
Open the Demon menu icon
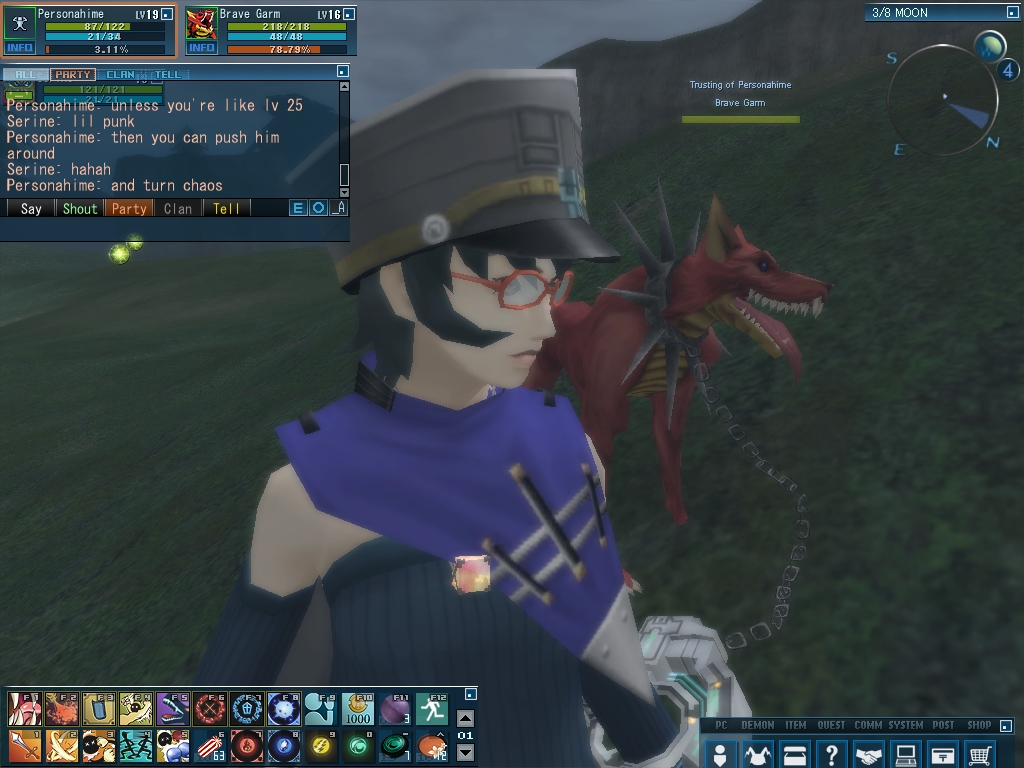(x=757, y=754)
